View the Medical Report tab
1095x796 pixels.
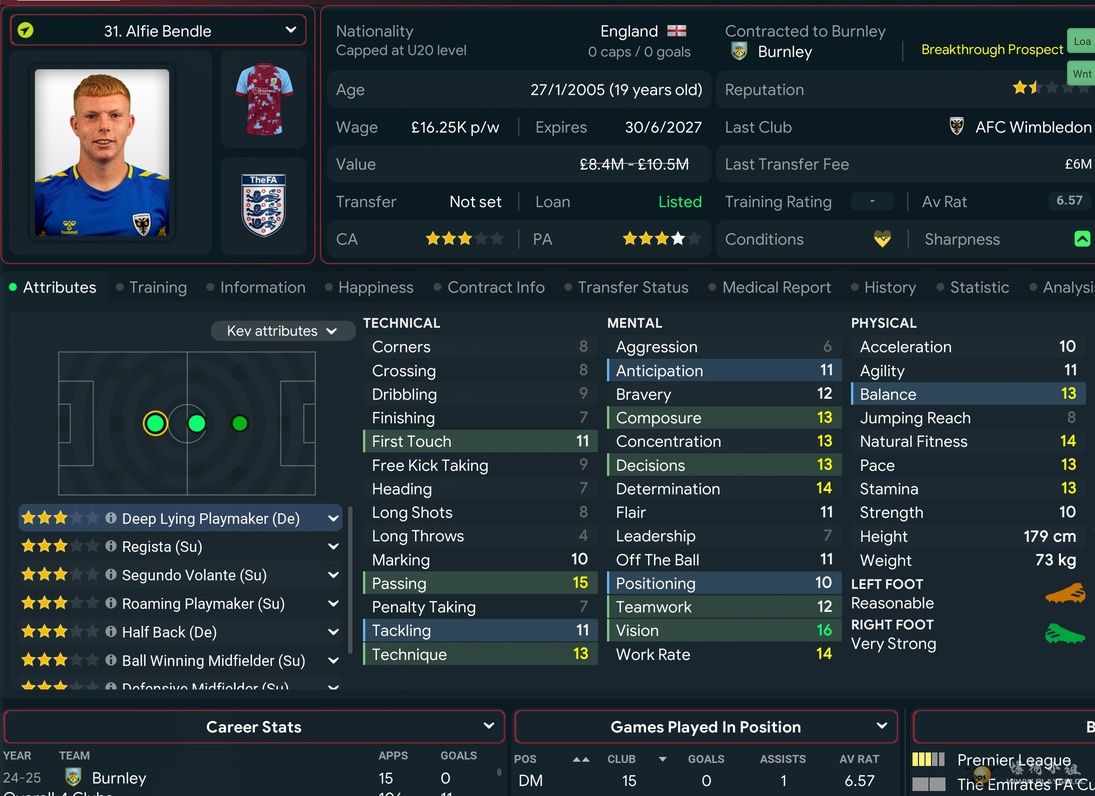pos(776,288)
